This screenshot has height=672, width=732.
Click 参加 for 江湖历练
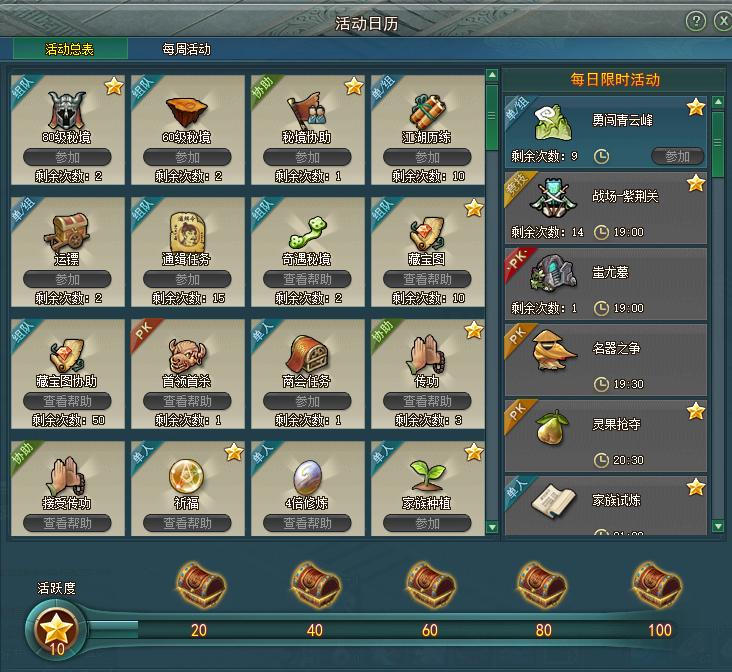(428, 157)
